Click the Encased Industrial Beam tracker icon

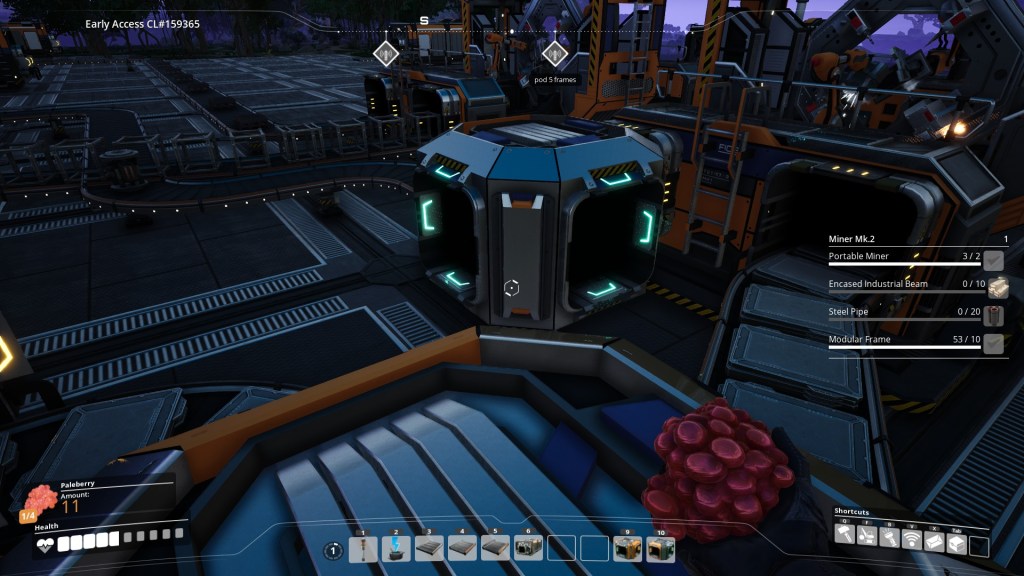(x=995, y=288)
